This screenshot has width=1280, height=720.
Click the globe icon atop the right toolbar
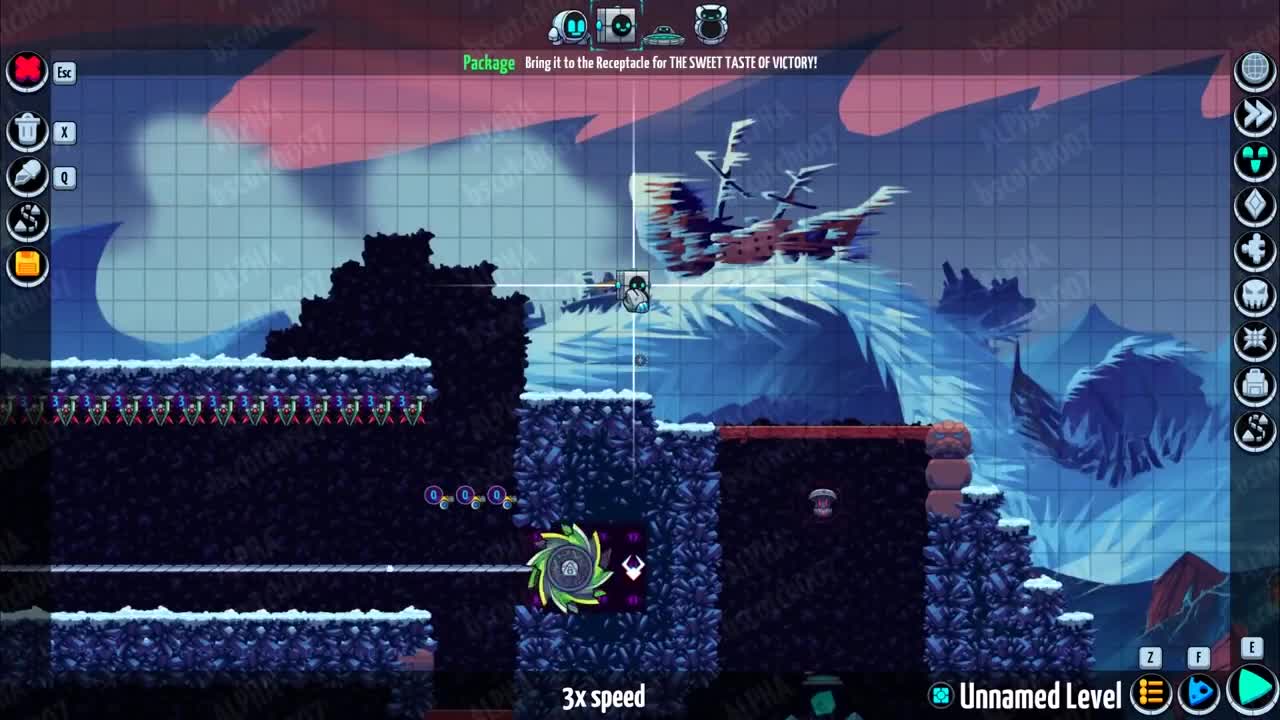1255,70
